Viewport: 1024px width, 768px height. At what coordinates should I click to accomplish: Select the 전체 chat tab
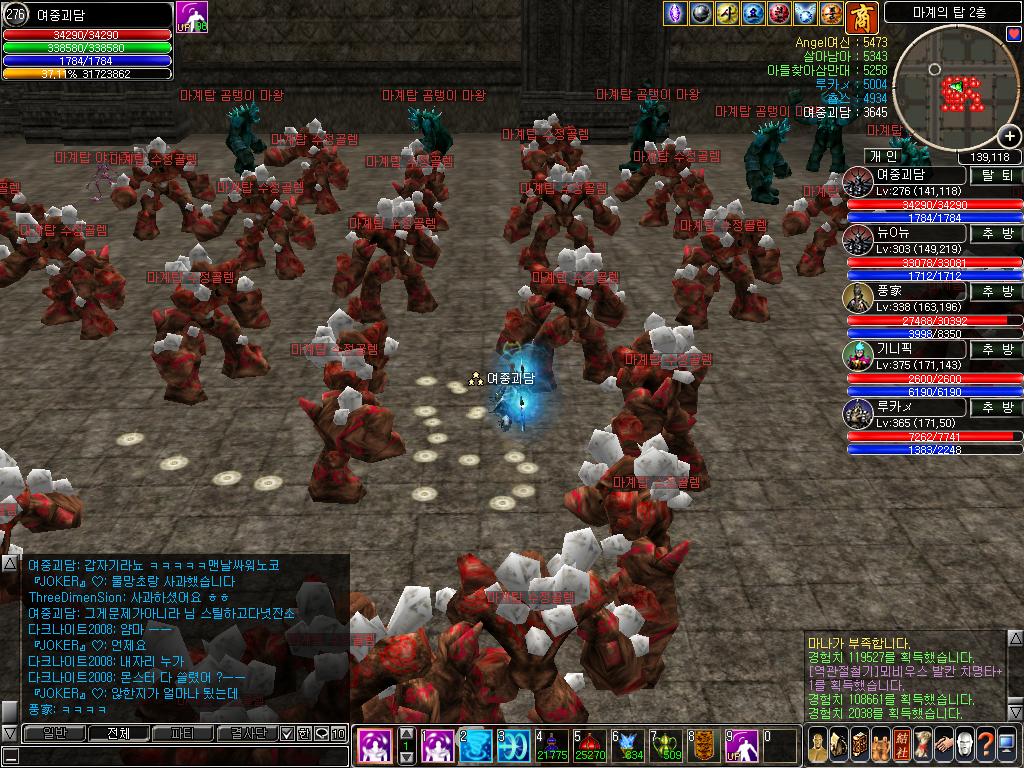tap(118, 733)
